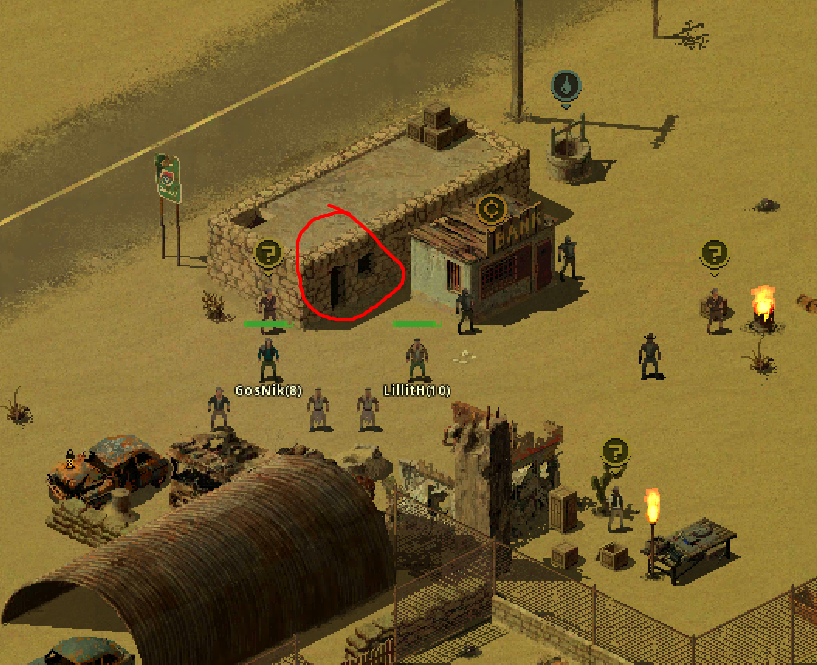Click the question marker by the stone building
The width and height of the screenshot is (817, 665).
(267, 253)
